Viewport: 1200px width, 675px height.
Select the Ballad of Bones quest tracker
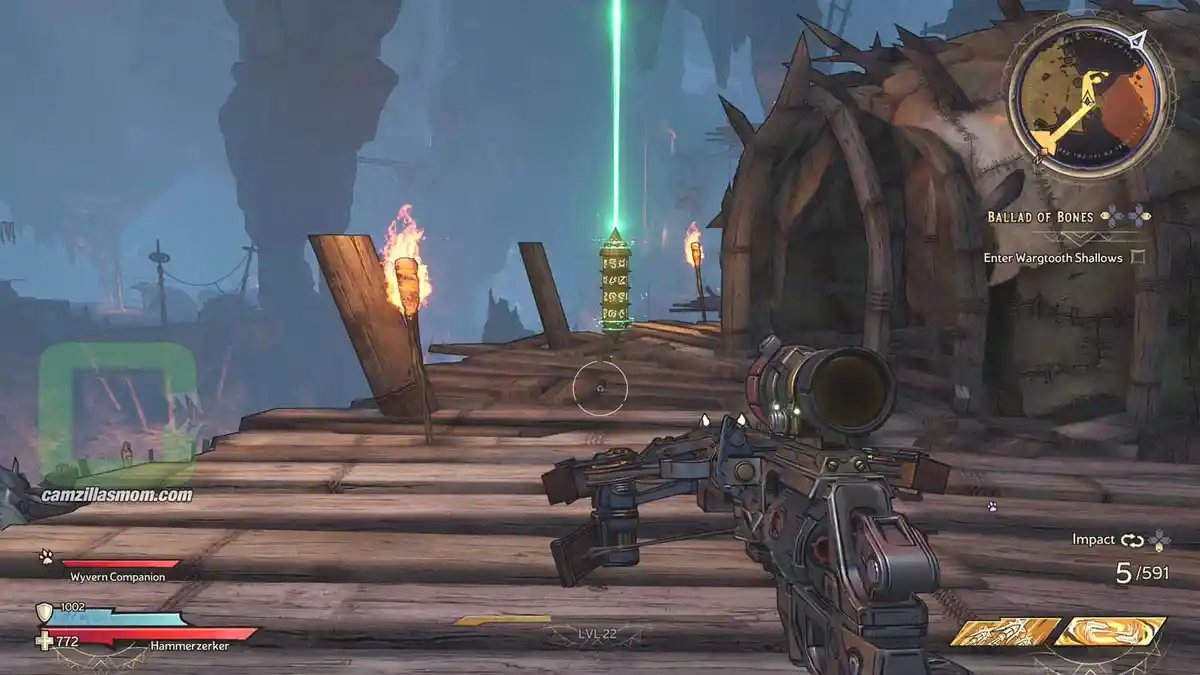(x=1035, y=217)
